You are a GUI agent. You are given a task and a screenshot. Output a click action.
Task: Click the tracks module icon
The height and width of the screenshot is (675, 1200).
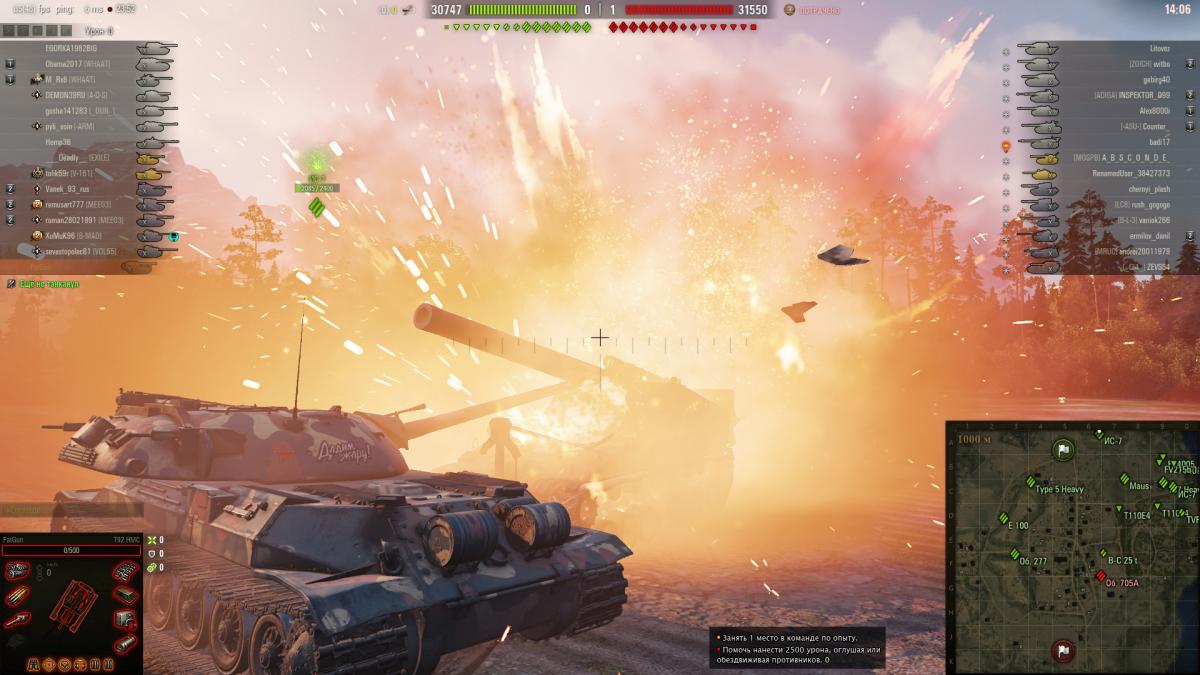point(124,571)
